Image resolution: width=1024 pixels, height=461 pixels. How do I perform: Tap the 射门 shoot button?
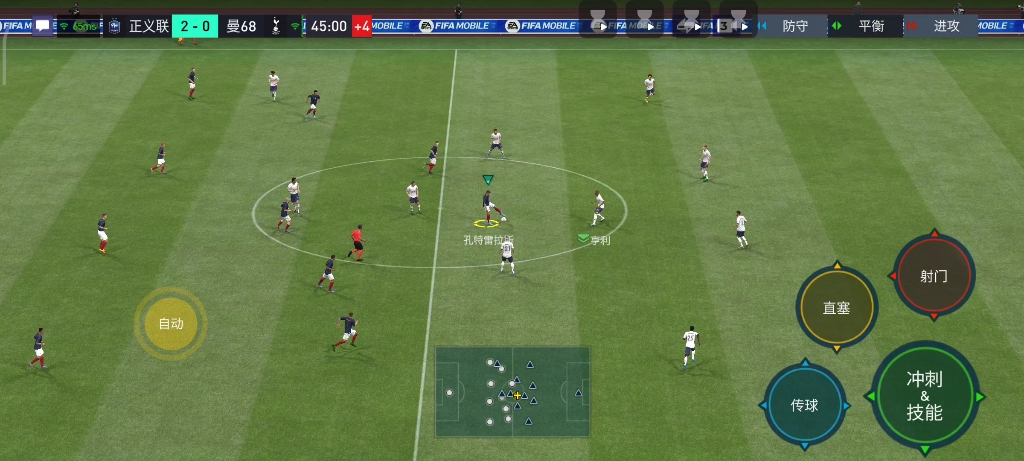click(934, 276)
